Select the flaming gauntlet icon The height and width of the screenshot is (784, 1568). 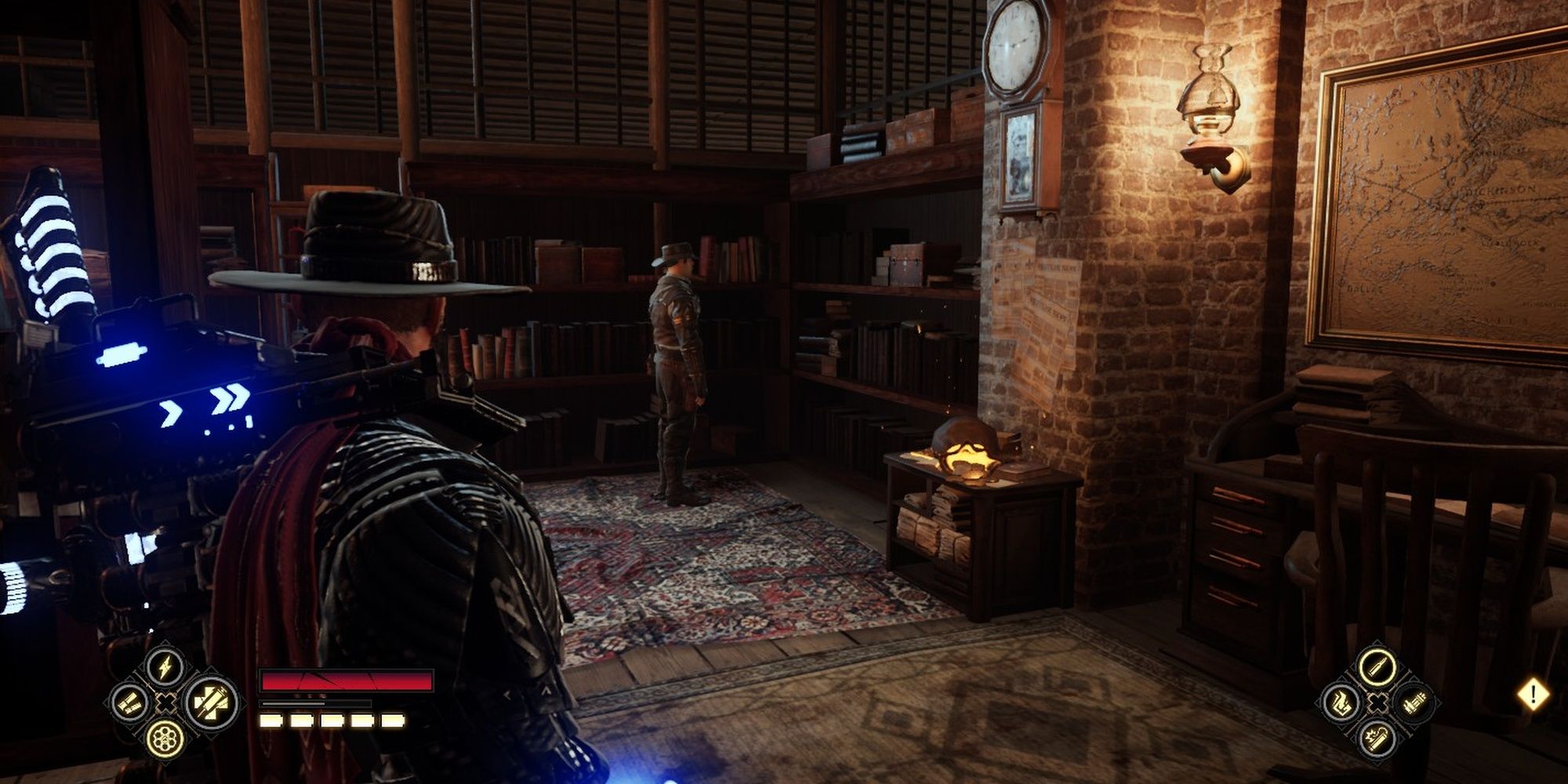1341,703
